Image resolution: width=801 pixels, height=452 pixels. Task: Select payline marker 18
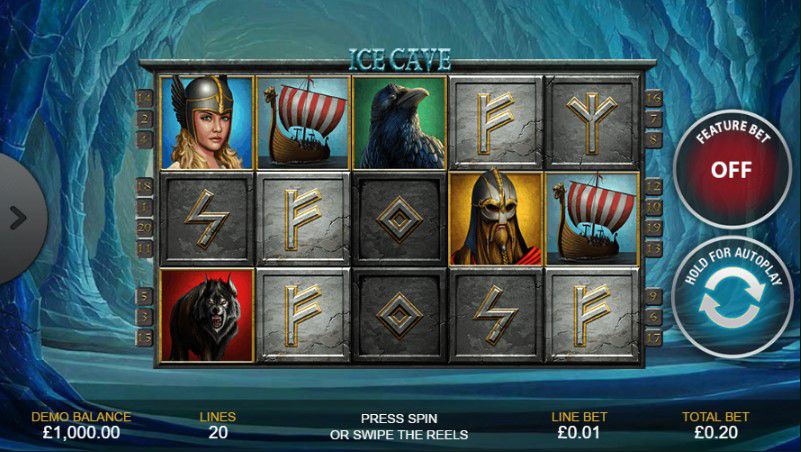145,187
